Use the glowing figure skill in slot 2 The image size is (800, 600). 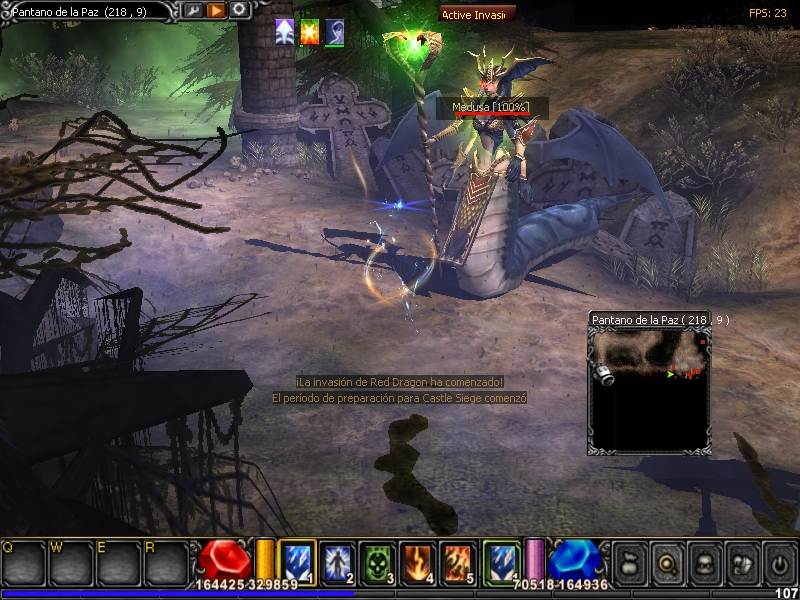[337, 561]
